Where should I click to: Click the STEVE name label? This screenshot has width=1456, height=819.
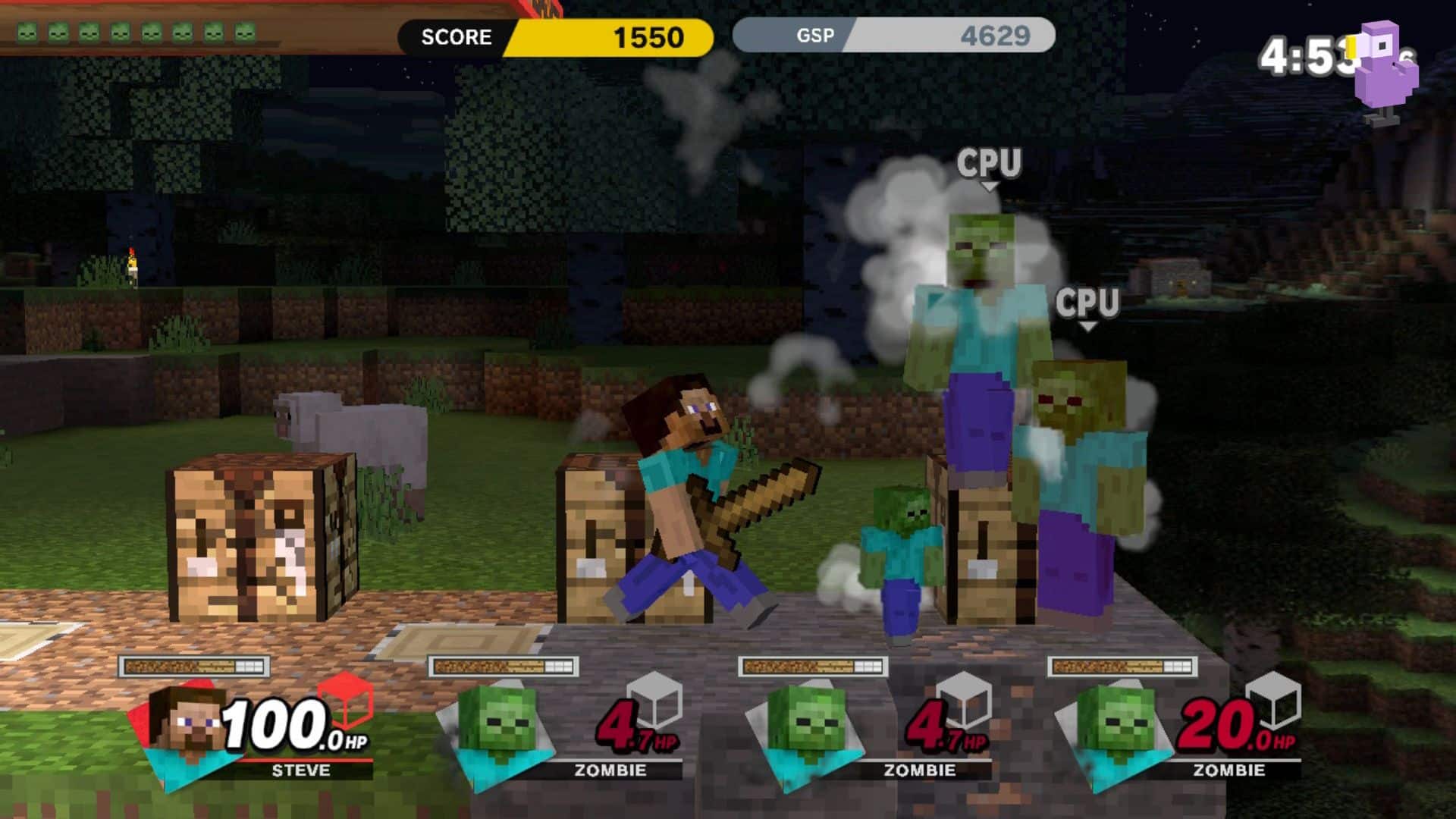[x=300, y=771]
